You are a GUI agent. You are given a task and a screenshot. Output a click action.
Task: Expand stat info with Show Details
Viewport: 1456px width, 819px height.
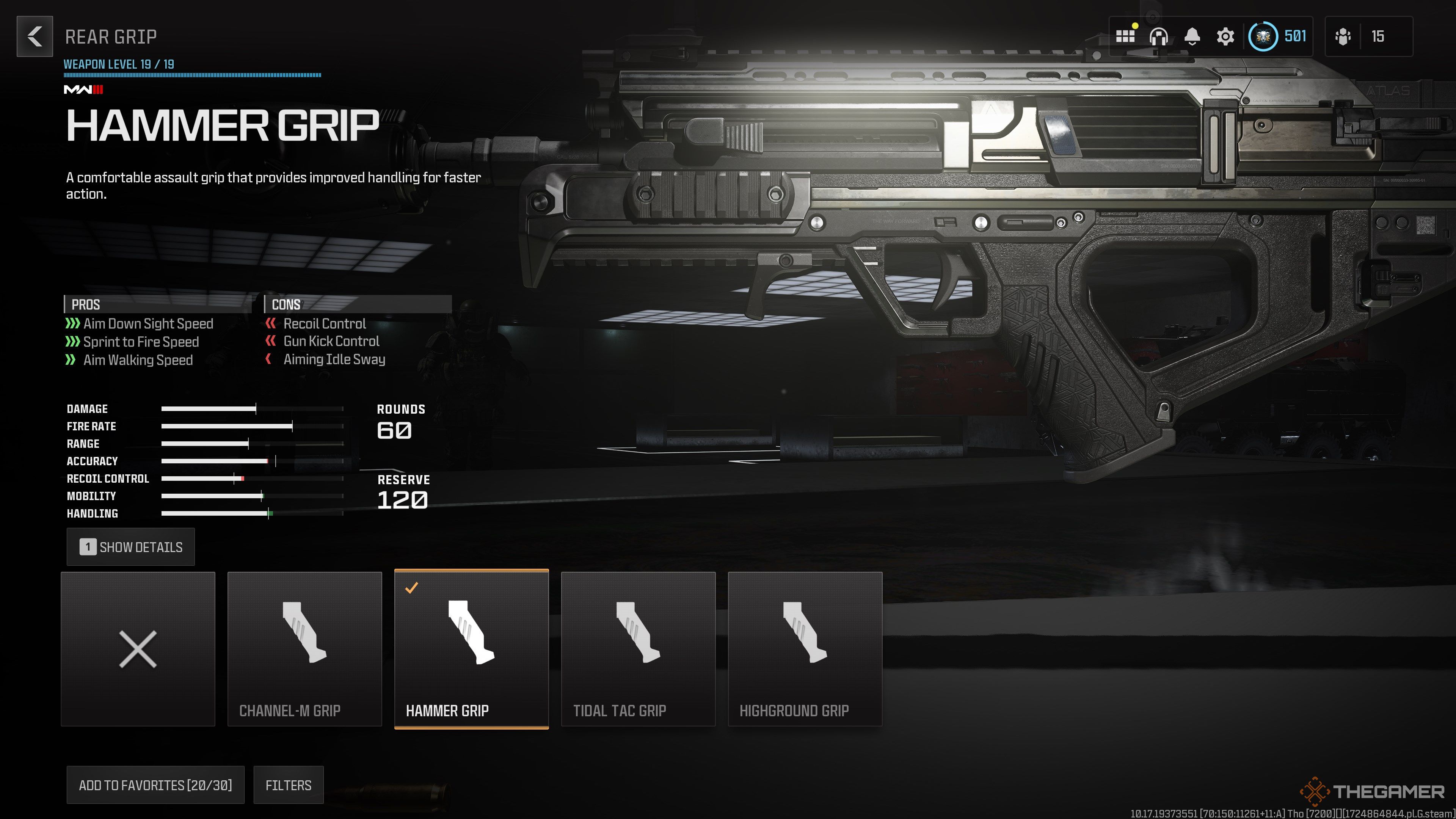point(130,546)
